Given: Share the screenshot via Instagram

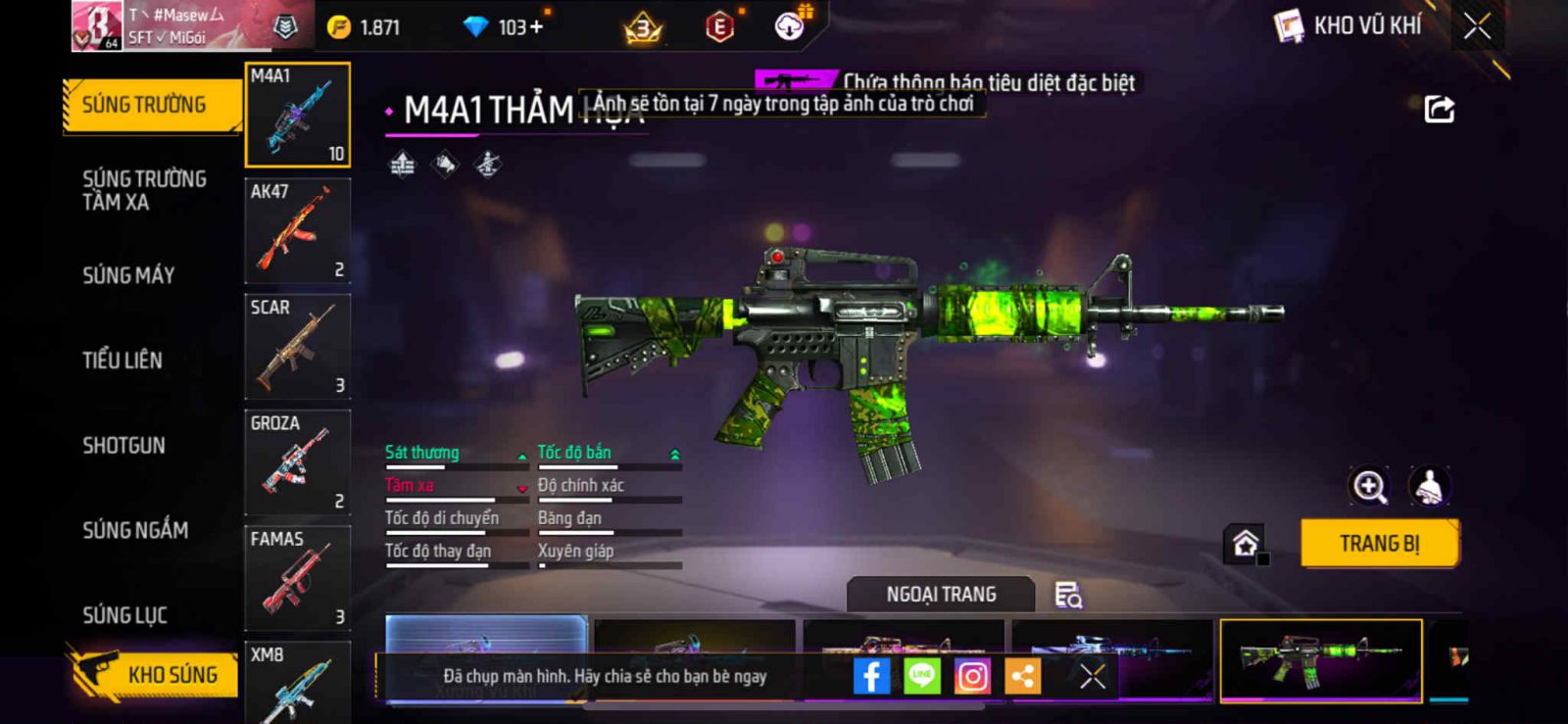Looking at the screenshot, I should tap(972, 676).
